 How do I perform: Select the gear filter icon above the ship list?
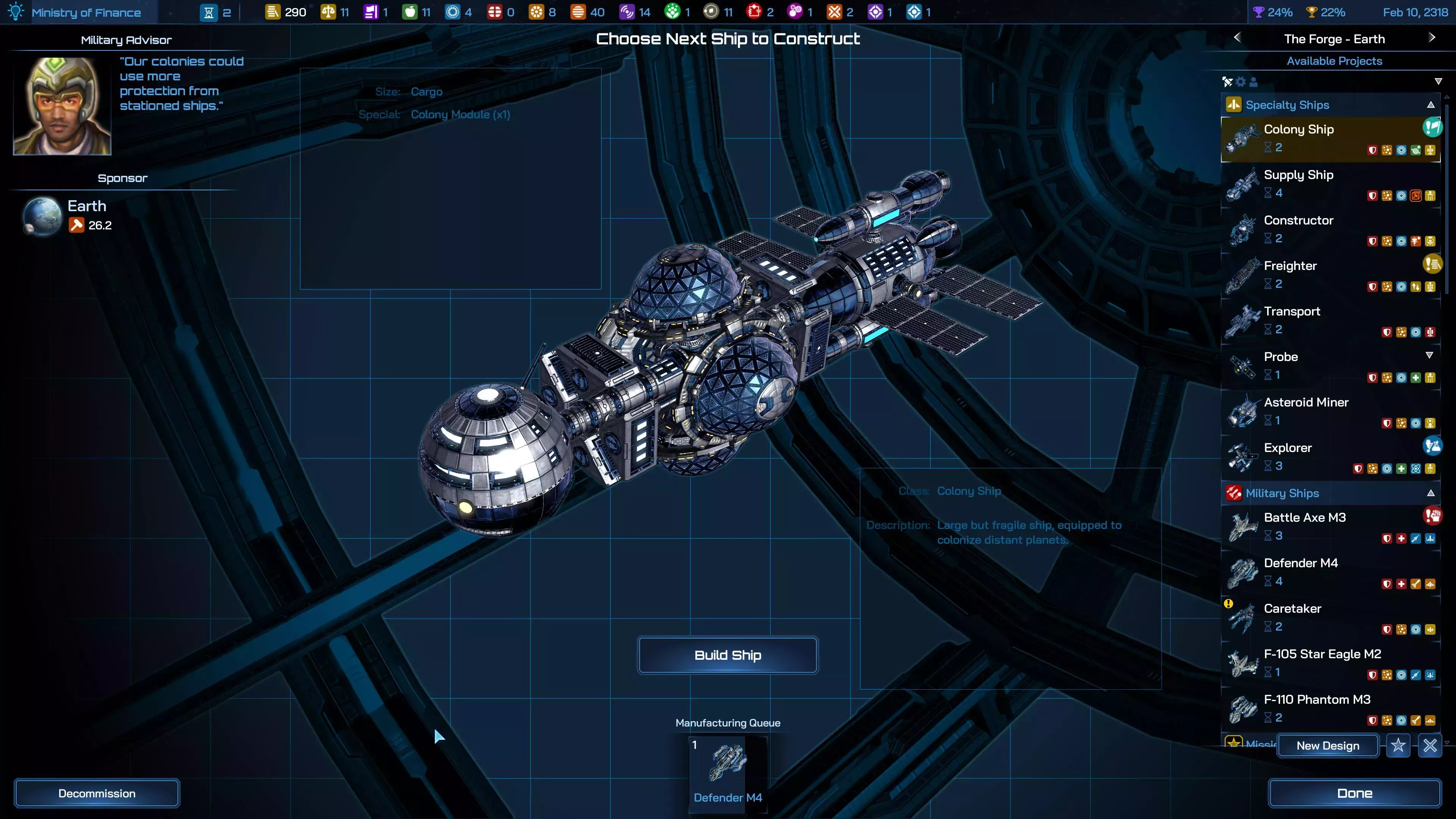pos(1241,82)
